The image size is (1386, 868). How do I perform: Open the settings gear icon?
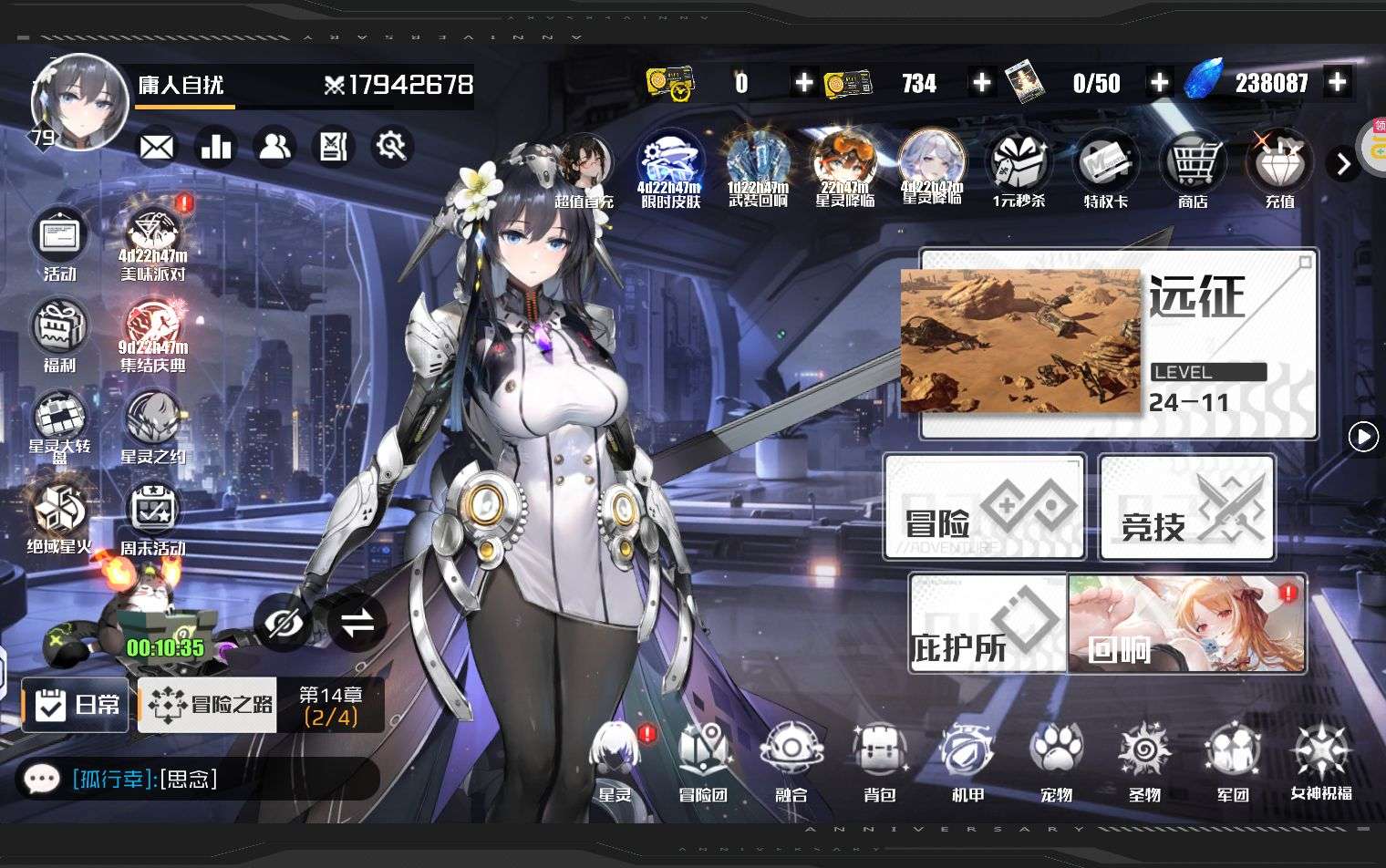click(393, 147)
